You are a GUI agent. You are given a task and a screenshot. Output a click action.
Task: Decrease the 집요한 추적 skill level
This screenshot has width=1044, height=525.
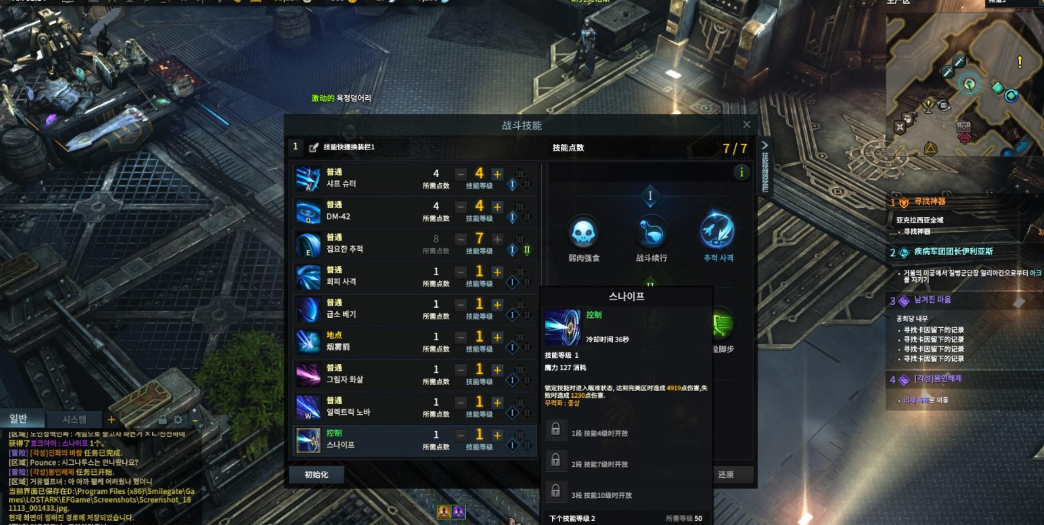point(461,239)
